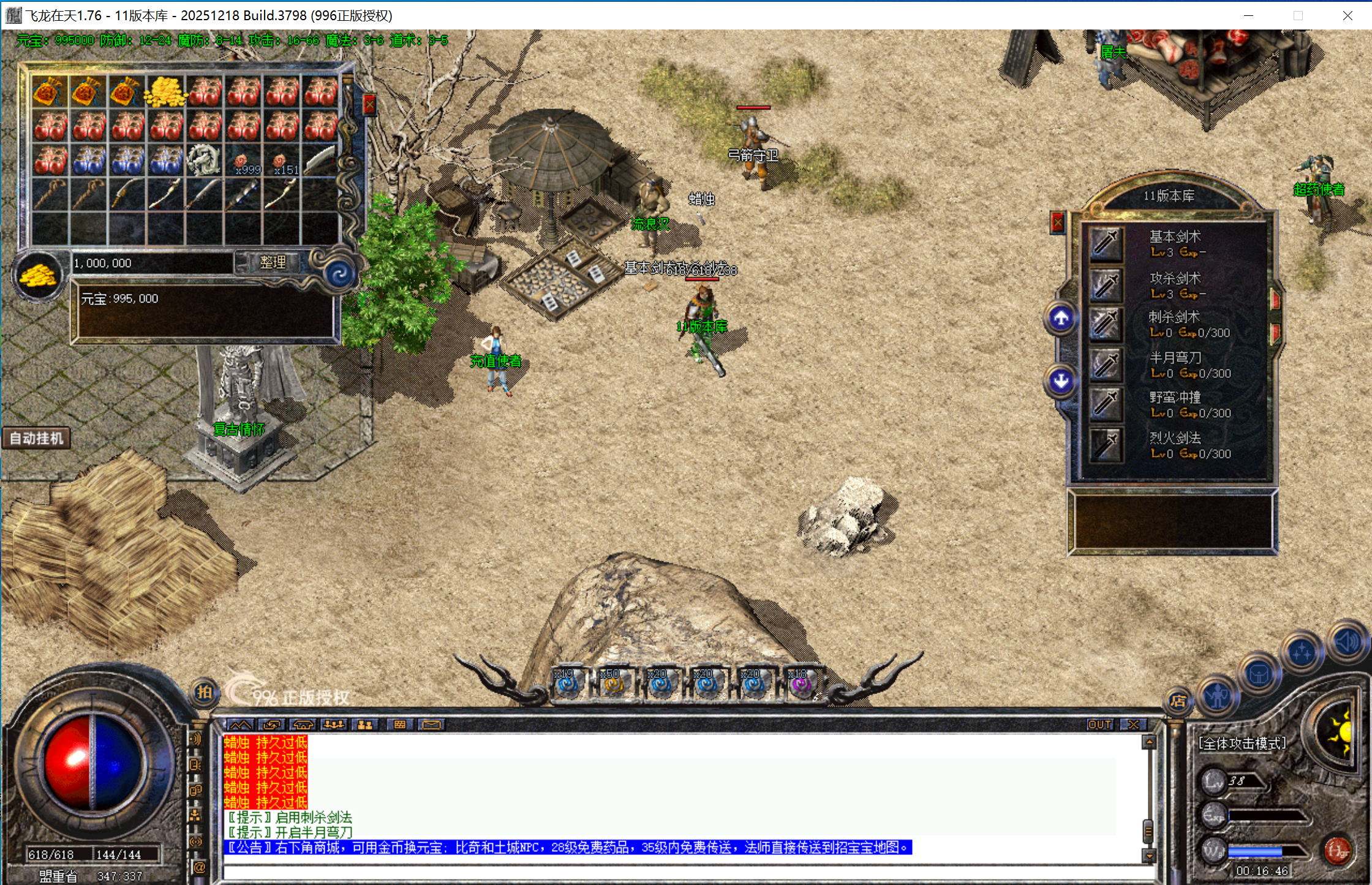The image size is (1372, 885).
Task: Open the character equipment panel icon
Action: [1217, 695]
